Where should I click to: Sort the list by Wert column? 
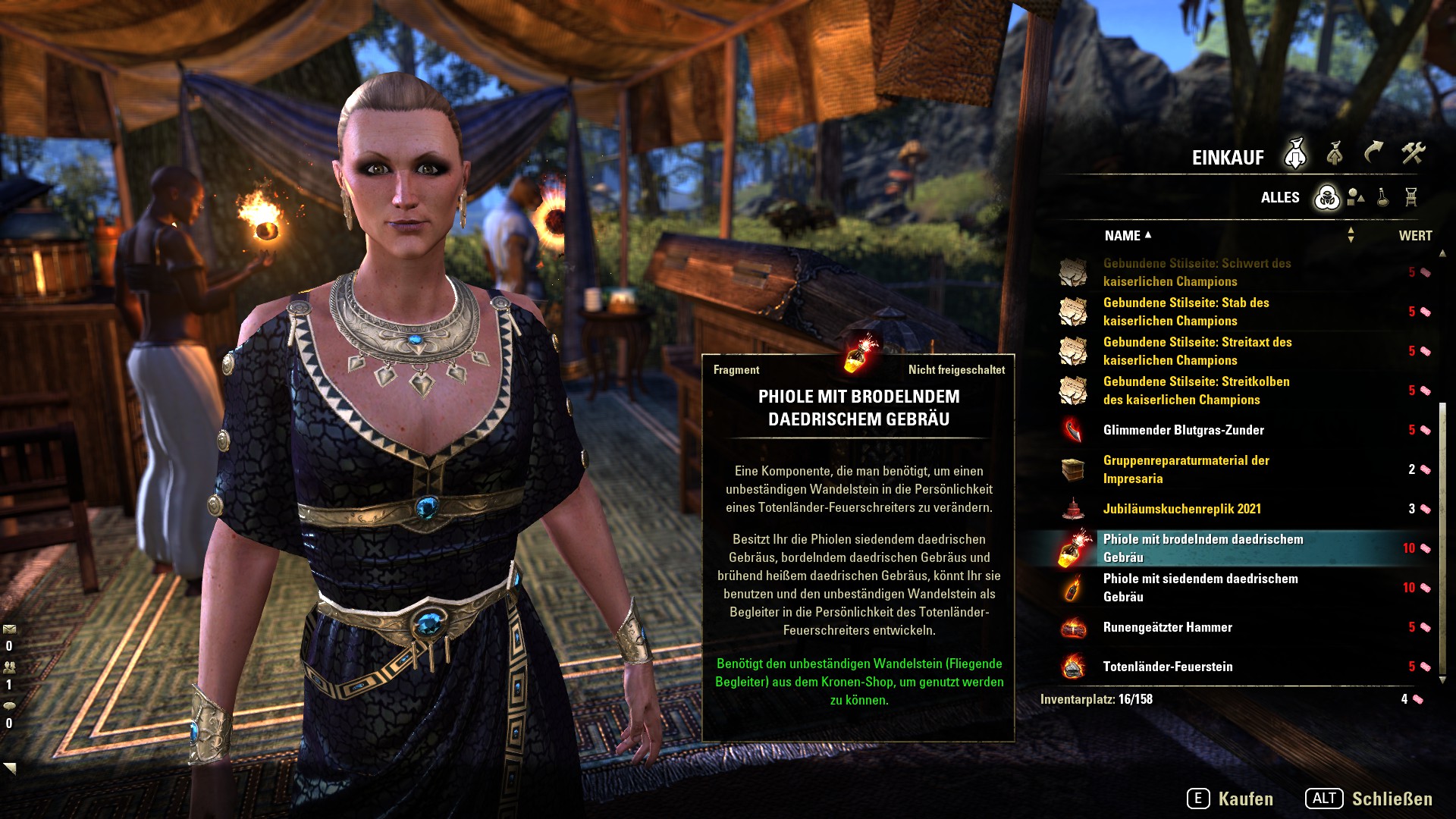point(1415,236)
